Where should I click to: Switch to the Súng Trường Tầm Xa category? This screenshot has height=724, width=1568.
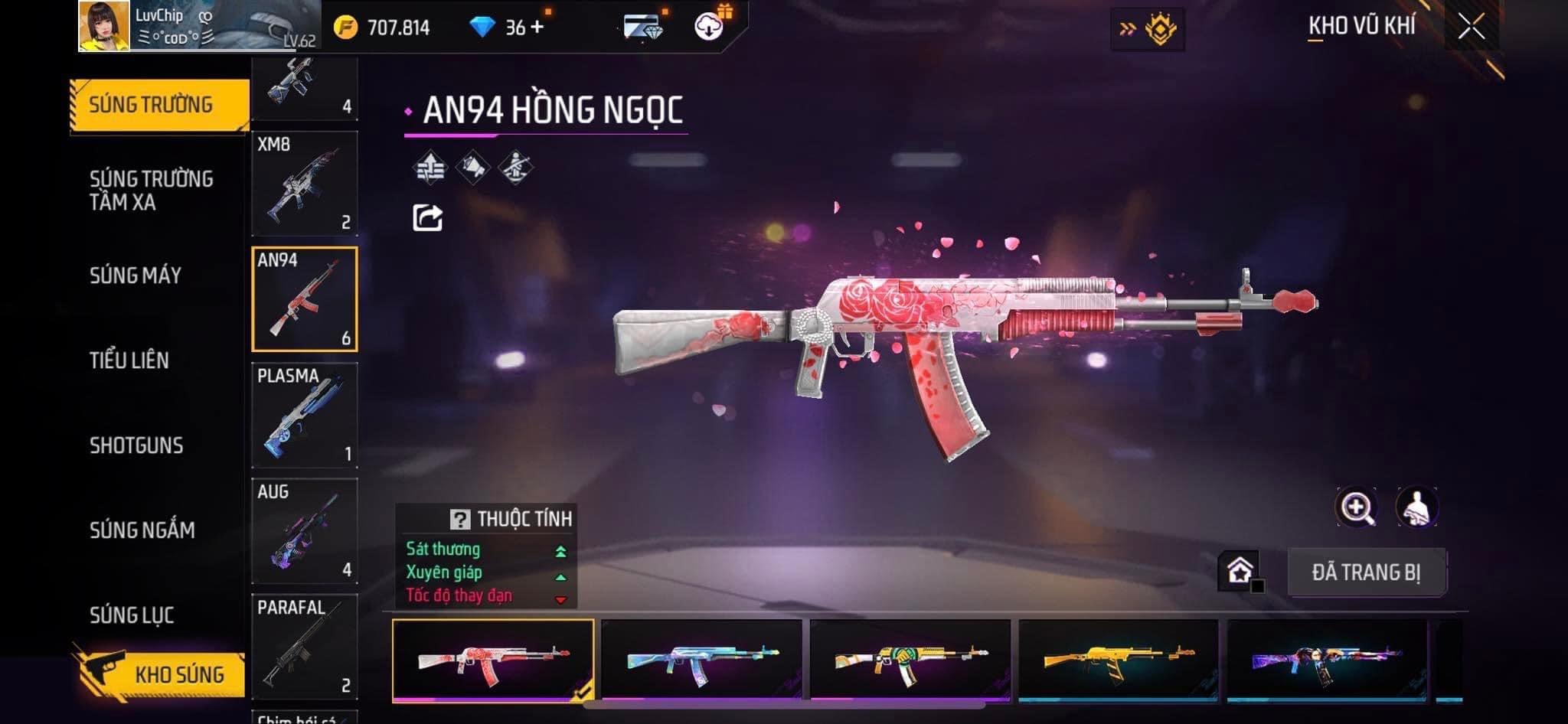(151, 190)
